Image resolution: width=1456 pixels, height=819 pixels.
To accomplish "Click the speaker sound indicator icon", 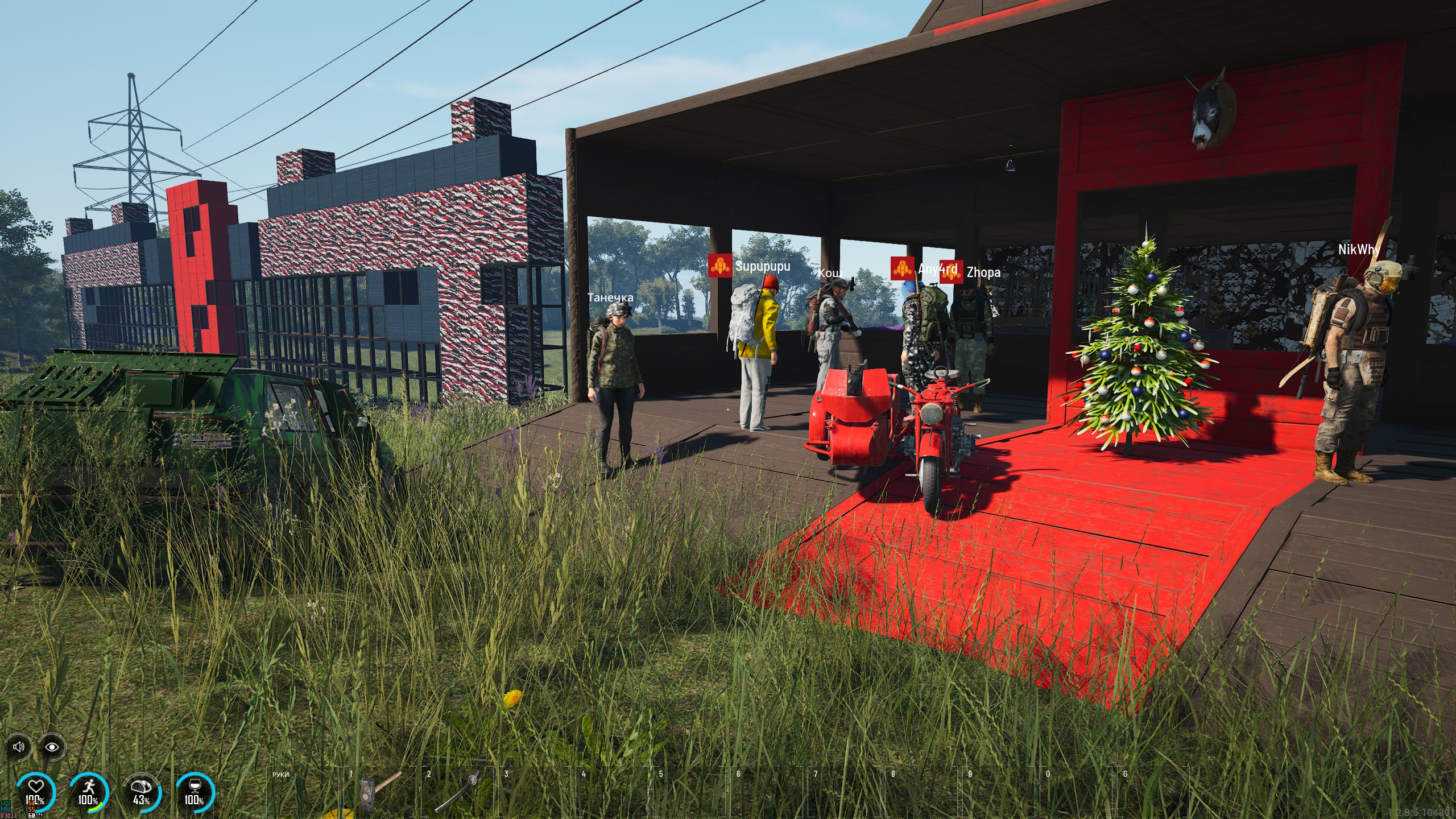I will point(19,746).
